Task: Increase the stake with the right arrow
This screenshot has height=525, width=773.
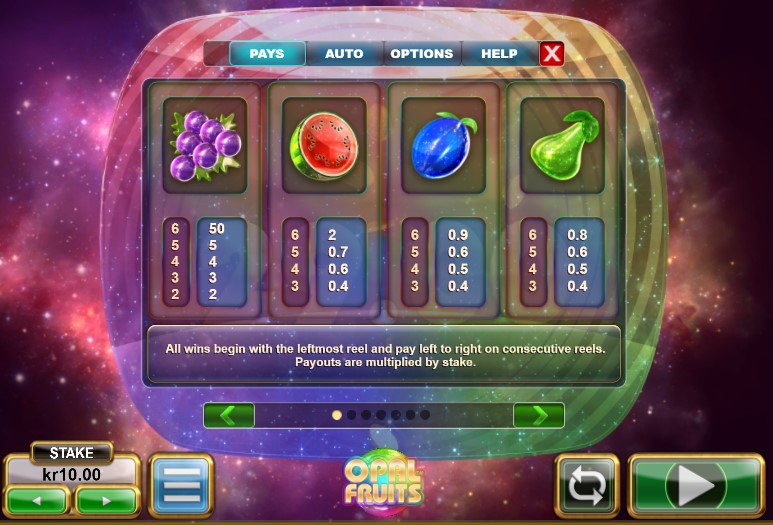Action: point(106,499)
